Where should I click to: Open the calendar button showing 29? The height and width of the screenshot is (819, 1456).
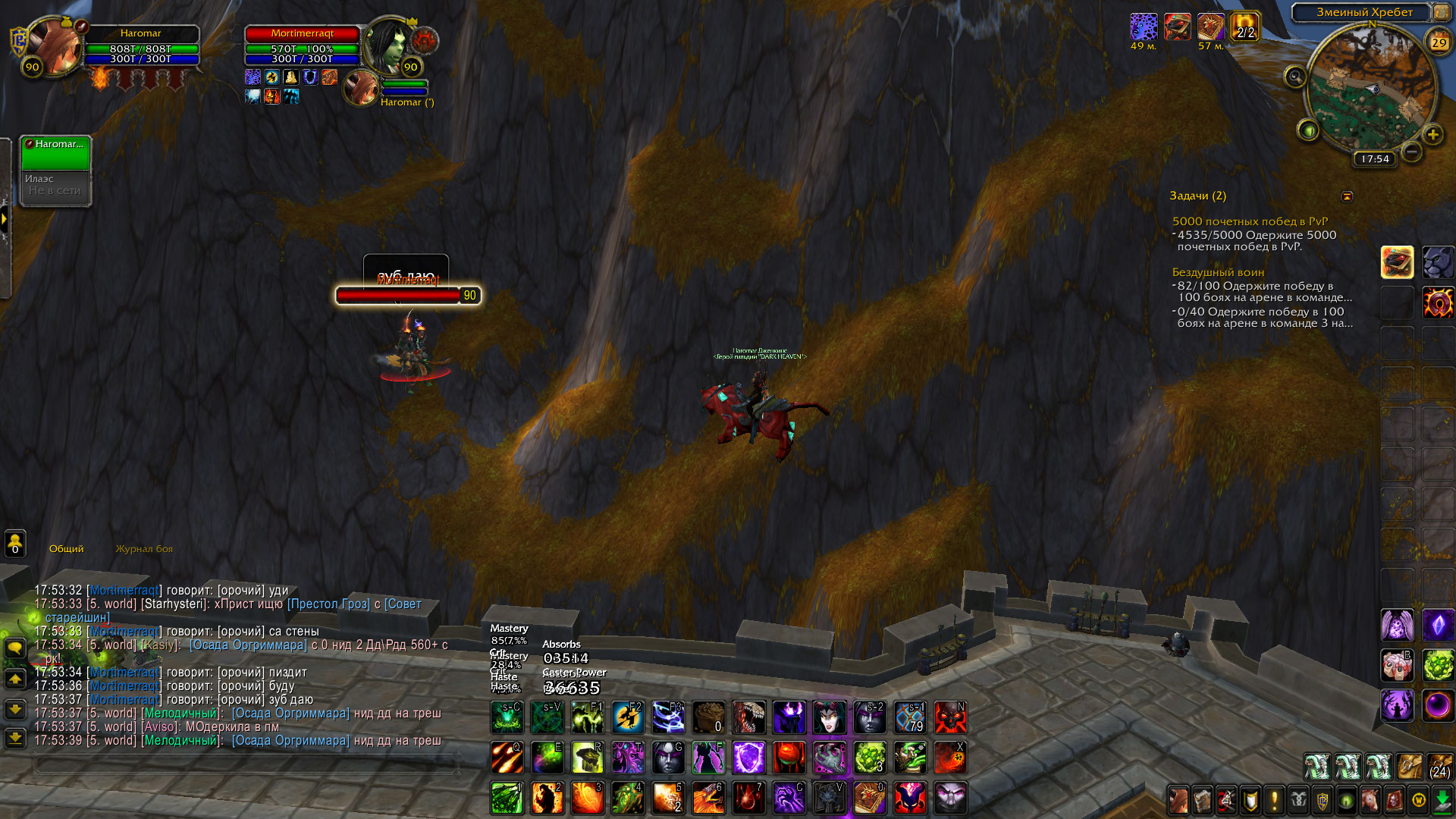(1439, 42)
